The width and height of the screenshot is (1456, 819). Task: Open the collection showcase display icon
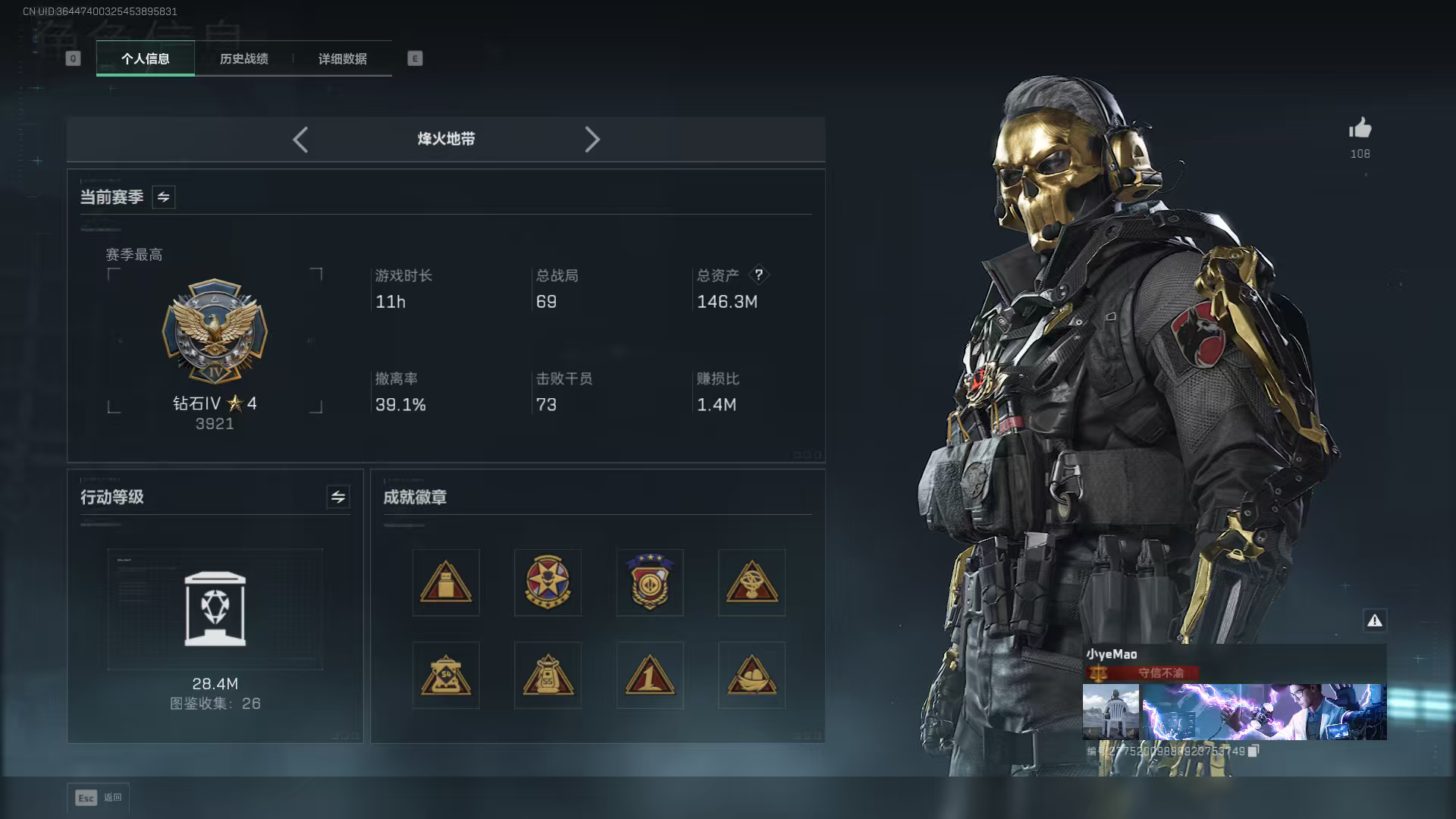point(215,609)
